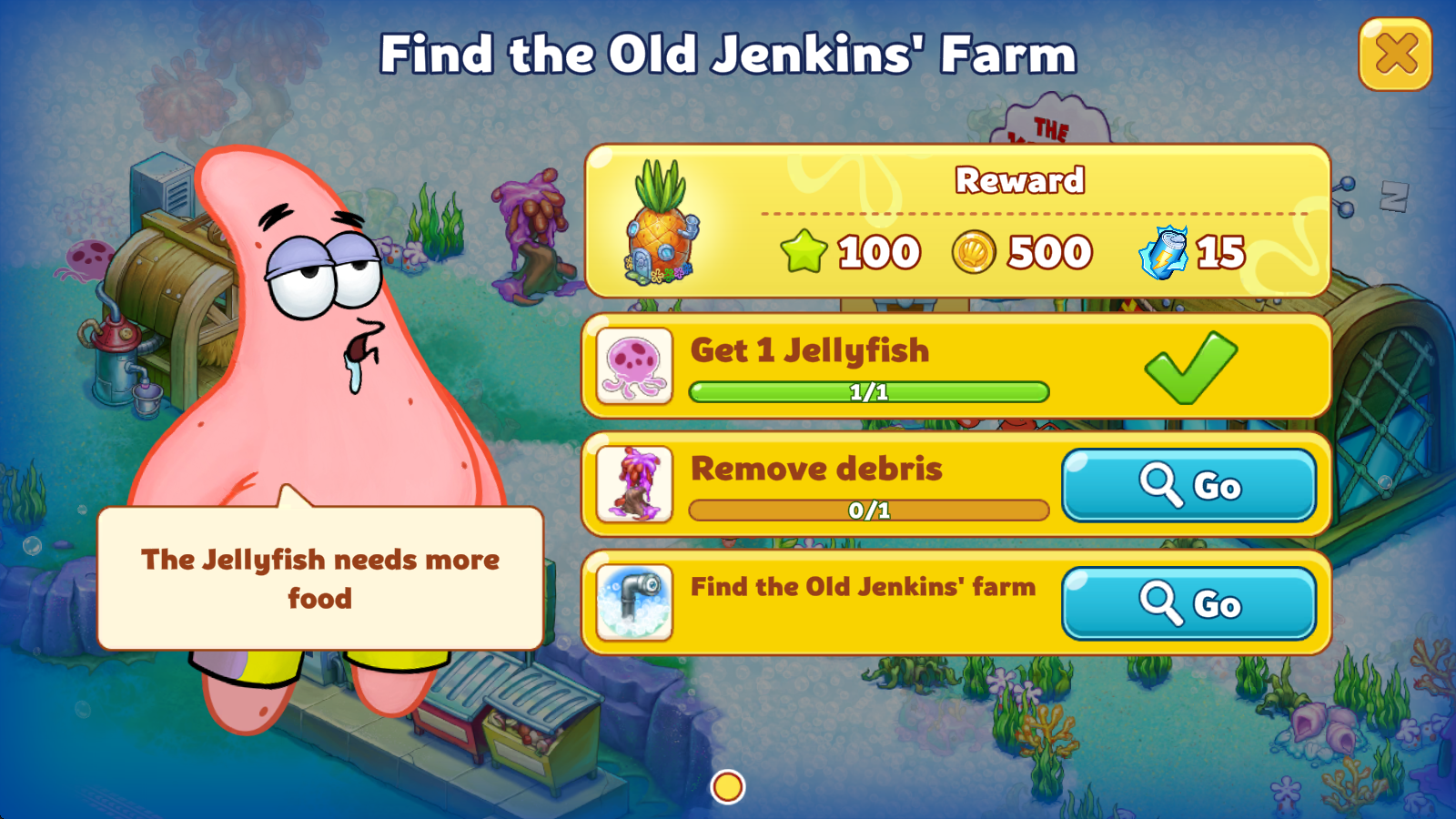Click the yellow page indicator dot
Image resolution: width=1456 pixels, height=819 pixels.
(x=728, y=787)
